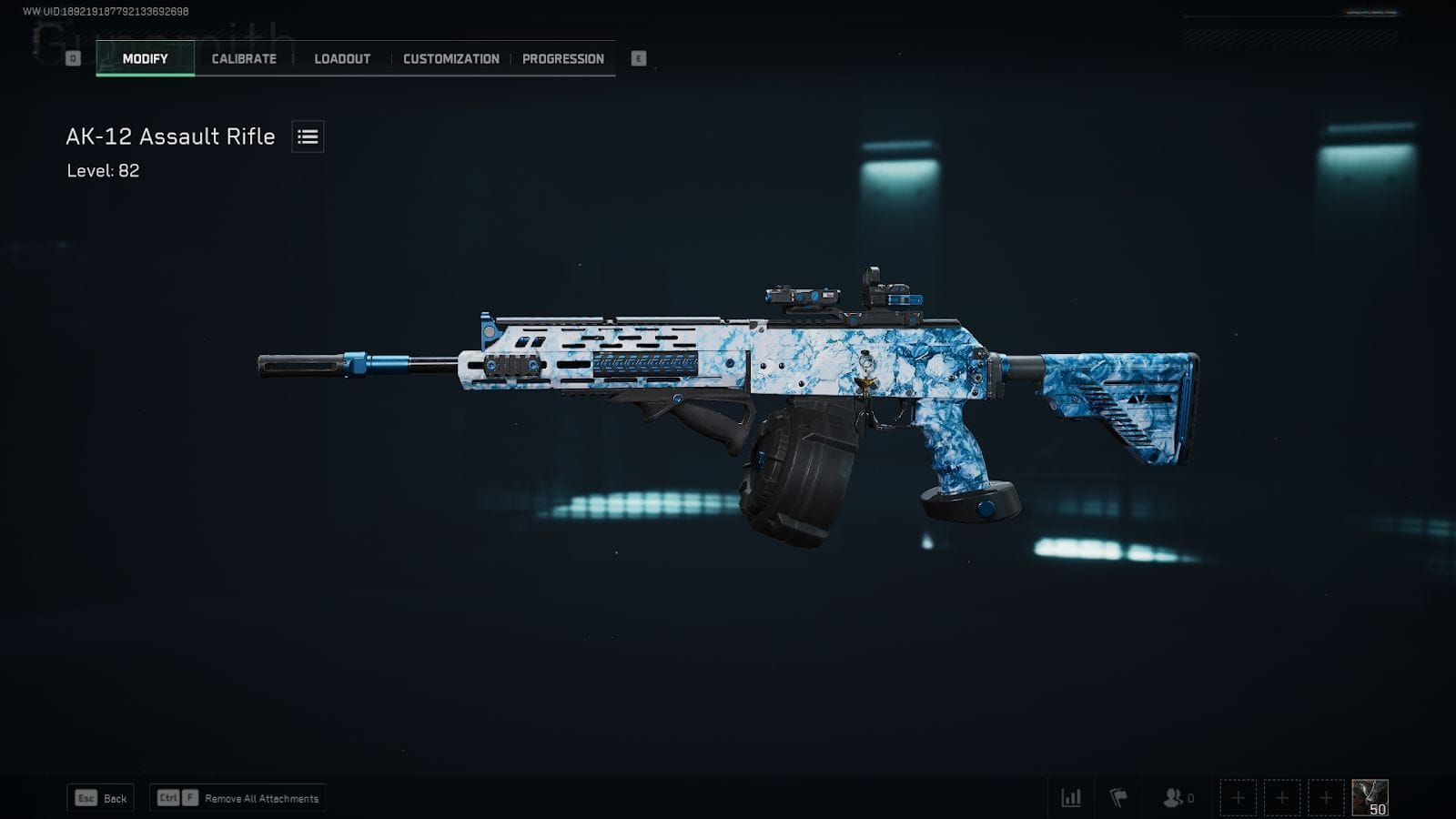Viewport: 1456px width, 819px height.
Task: Click the AK-12 Assault Rifle title
Action: point(169,136)
